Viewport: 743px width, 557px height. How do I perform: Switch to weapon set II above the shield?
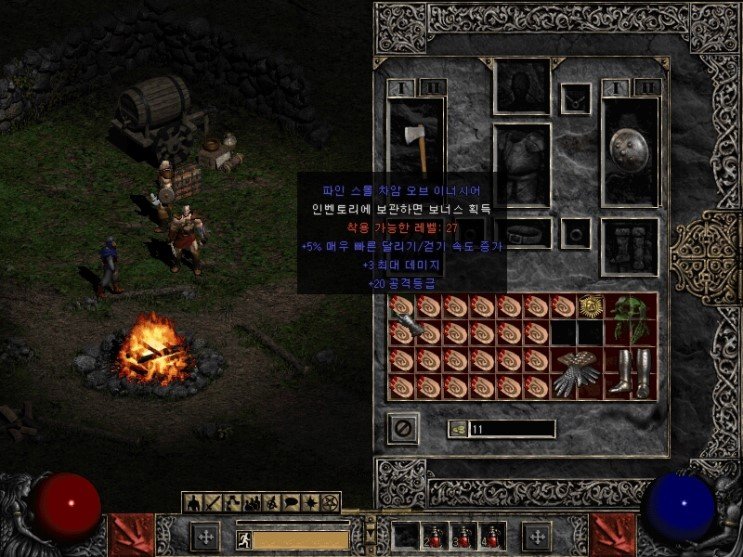(645, 87)
